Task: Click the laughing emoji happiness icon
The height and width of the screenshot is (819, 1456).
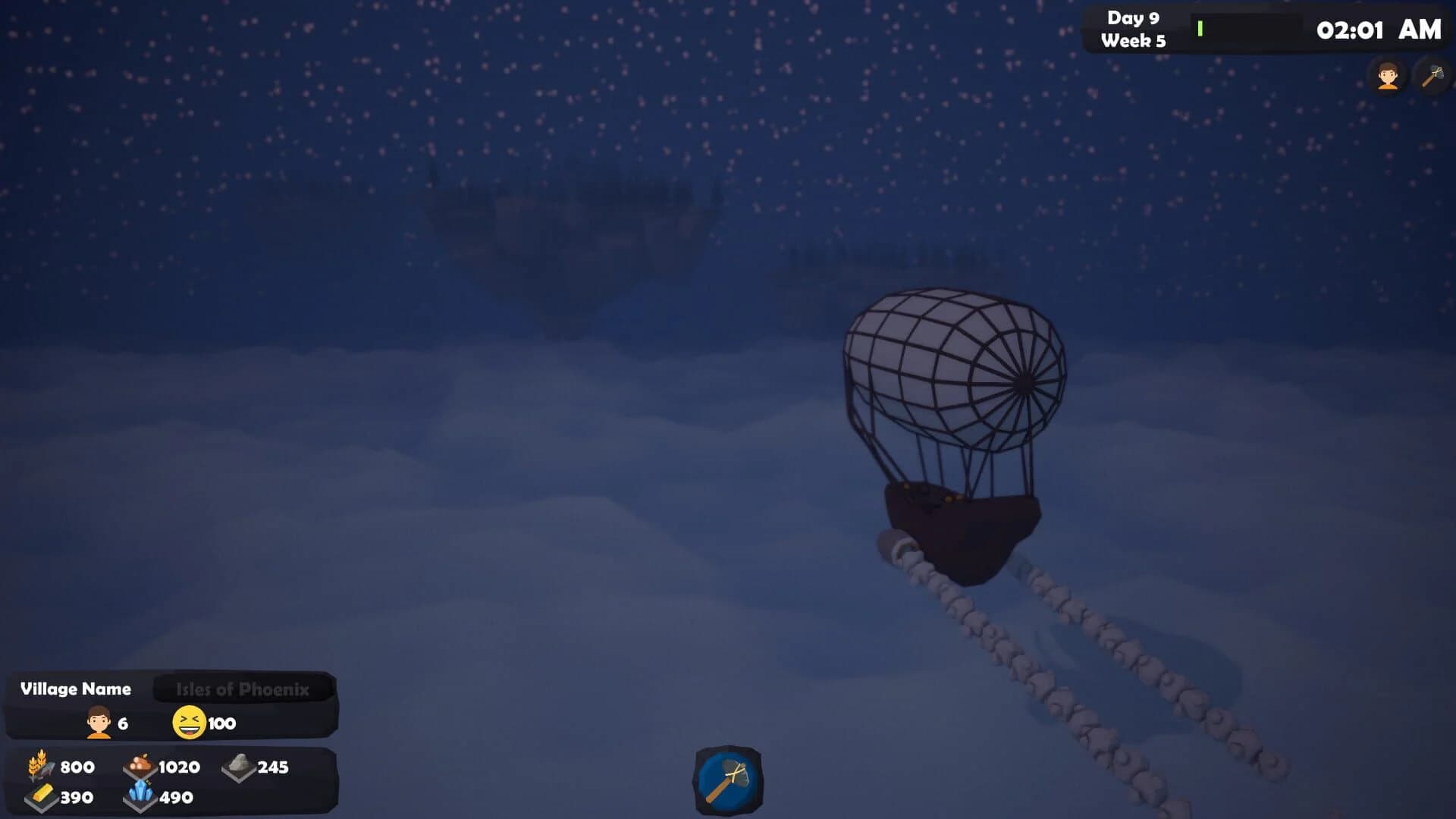Action: pyautogui.click(x=190, y=722)
